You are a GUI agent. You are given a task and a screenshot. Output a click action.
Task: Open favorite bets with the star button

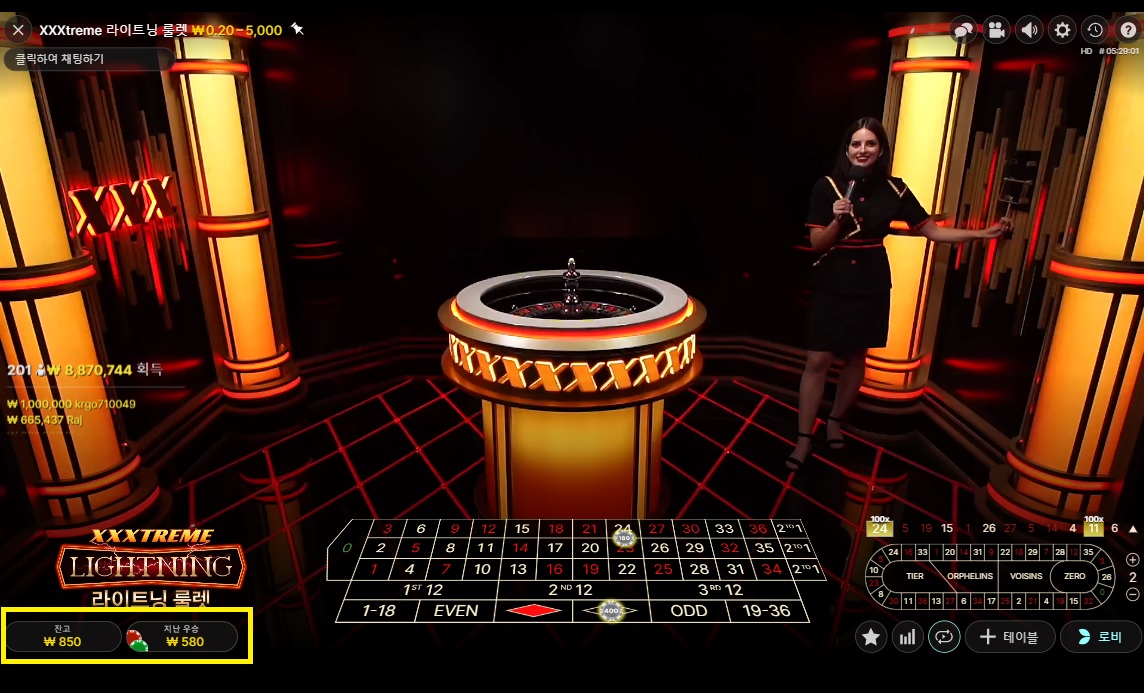coord(871,637)
